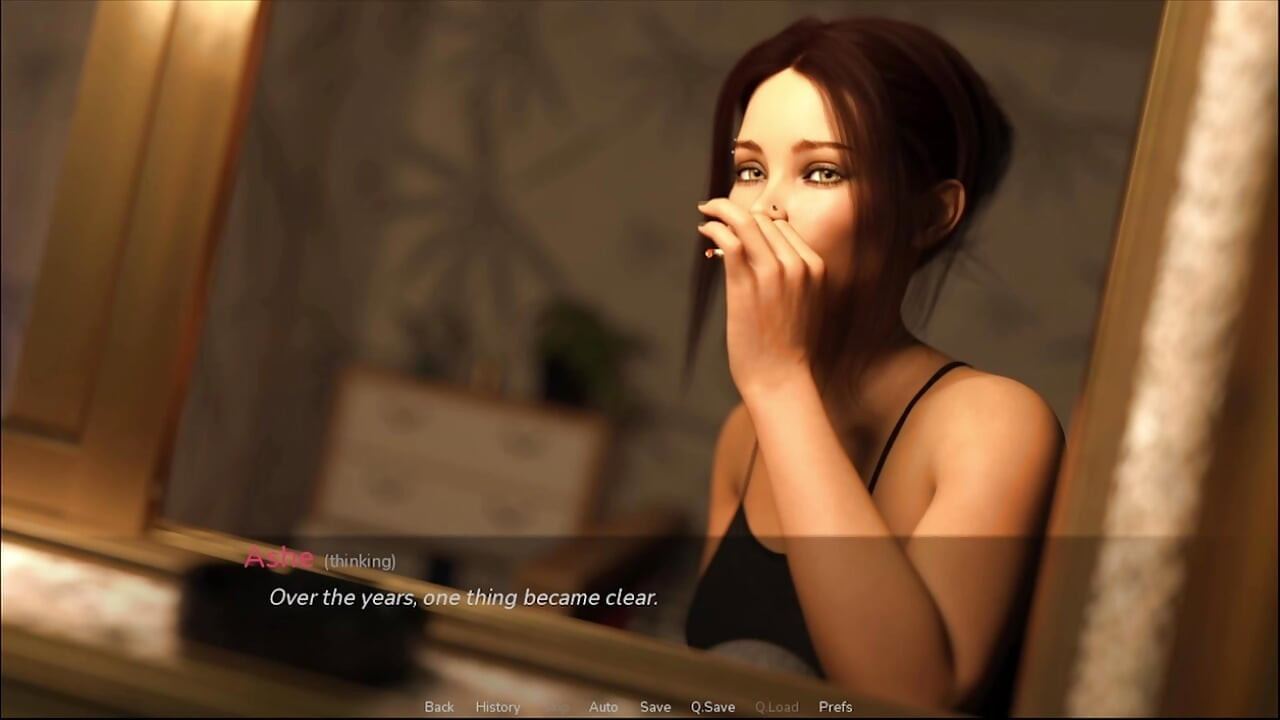Click Save to open the save slots
This screenshot has width=1280, height=720.
(655, 707)
